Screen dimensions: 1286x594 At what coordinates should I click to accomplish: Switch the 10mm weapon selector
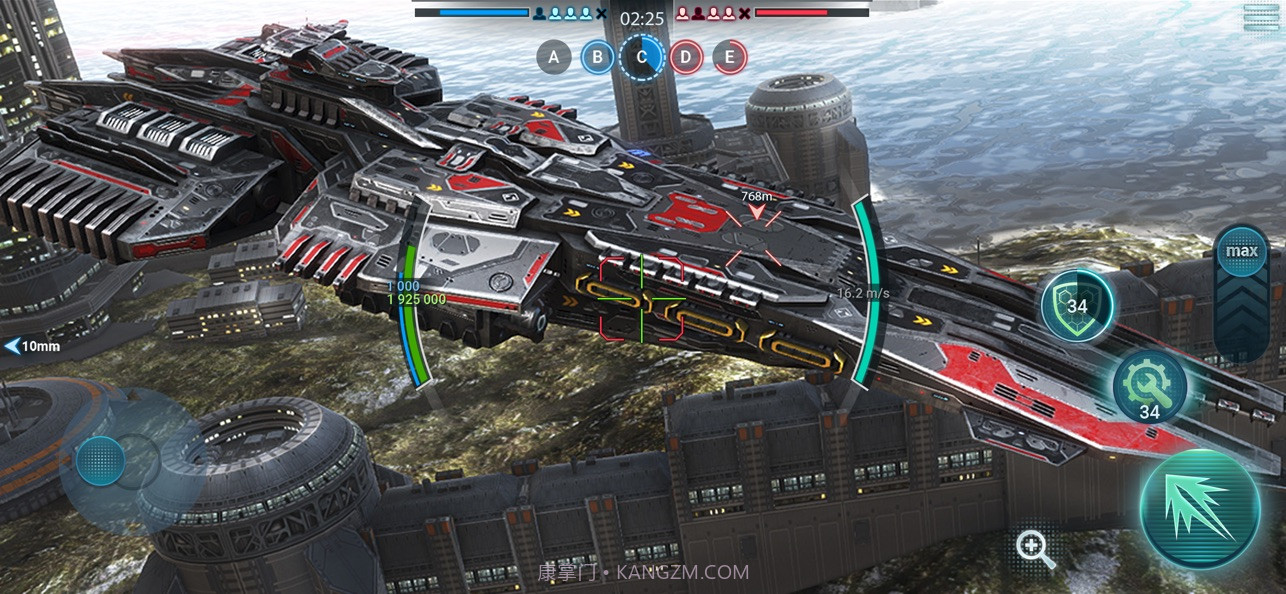(33, 347)
